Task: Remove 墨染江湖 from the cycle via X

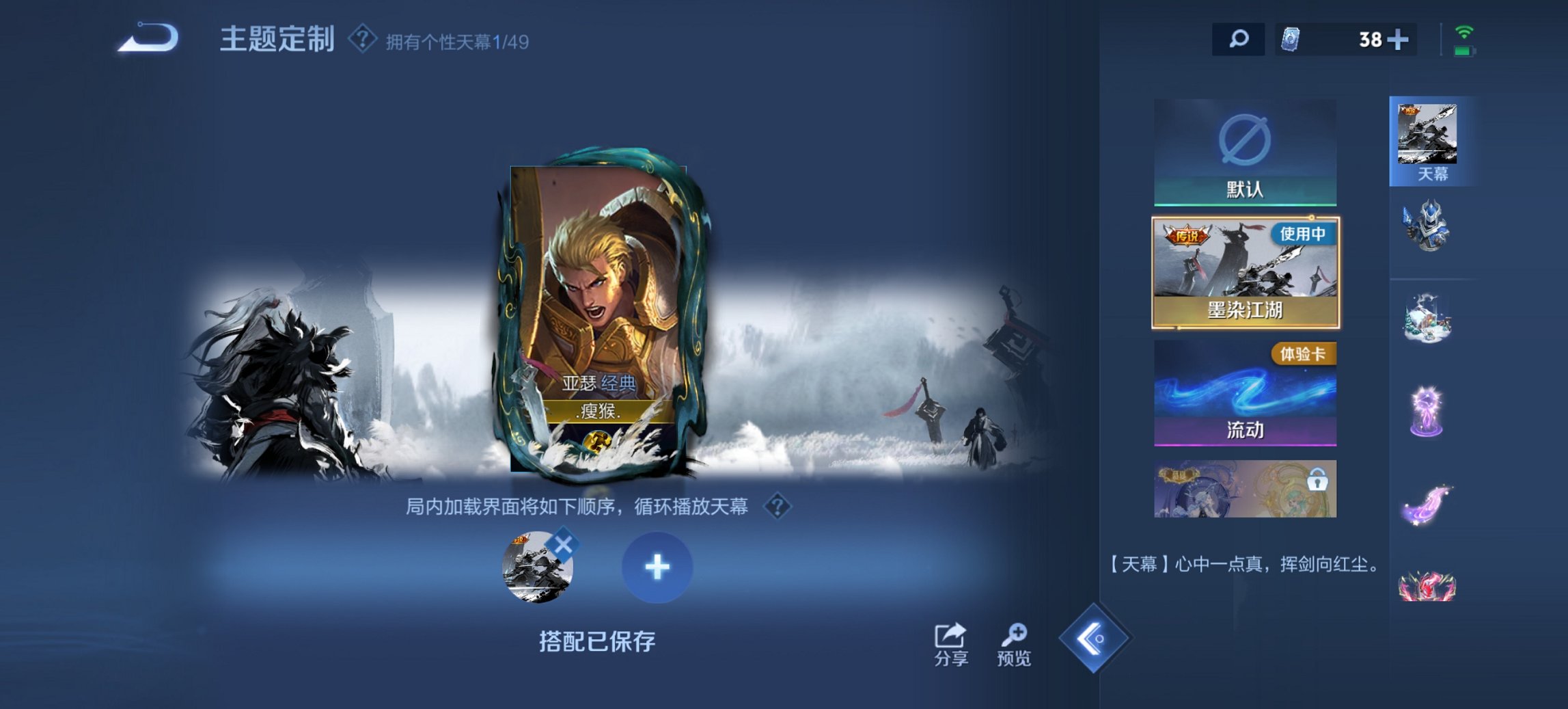Action: click(562, 542)
